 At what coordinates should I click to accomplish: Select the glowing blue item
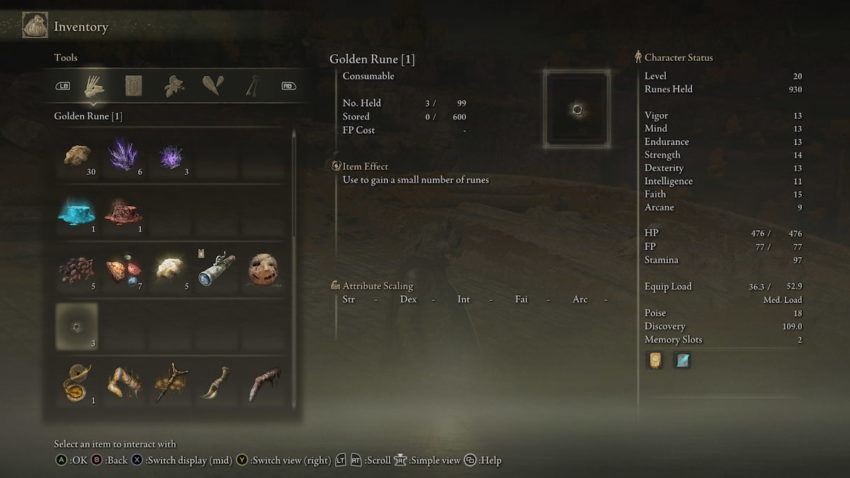[76, 212]
